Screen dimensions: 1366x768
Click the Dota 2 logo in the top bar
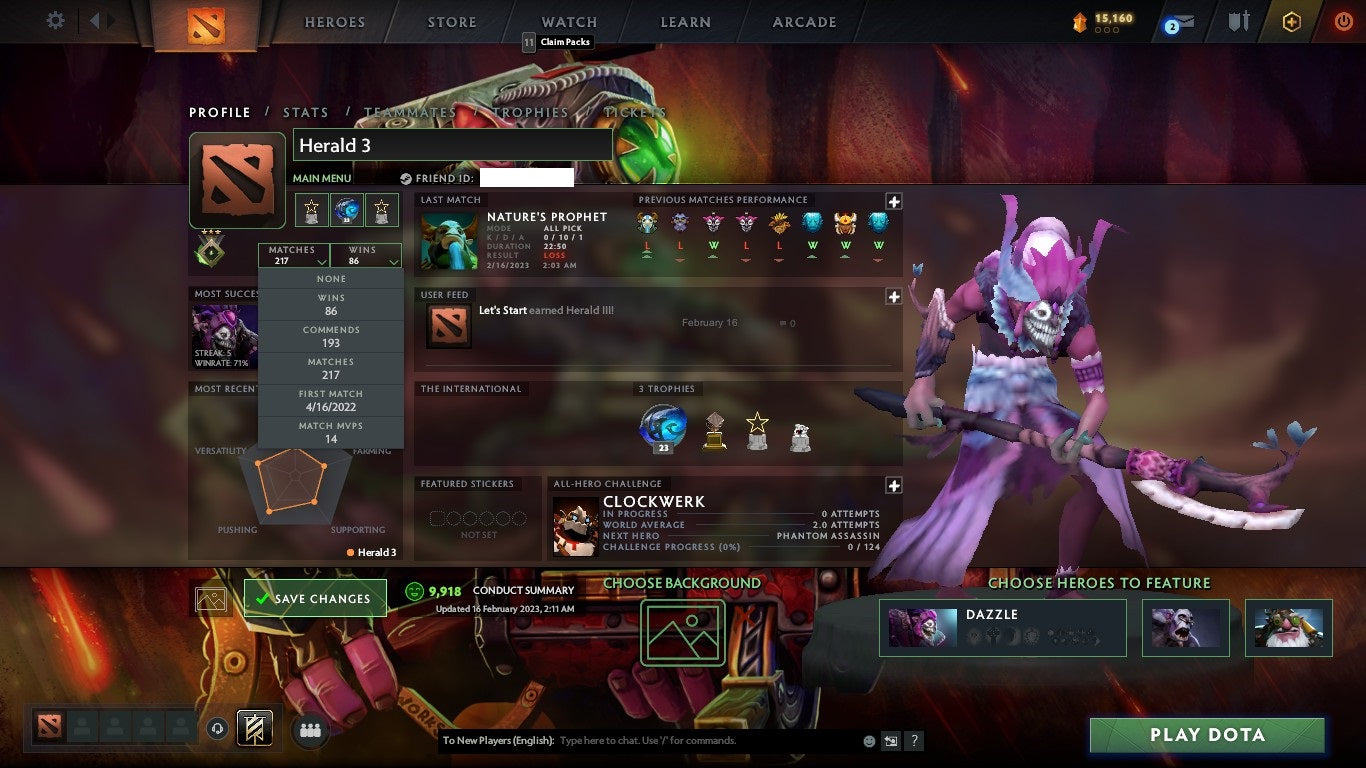(208, 22)
